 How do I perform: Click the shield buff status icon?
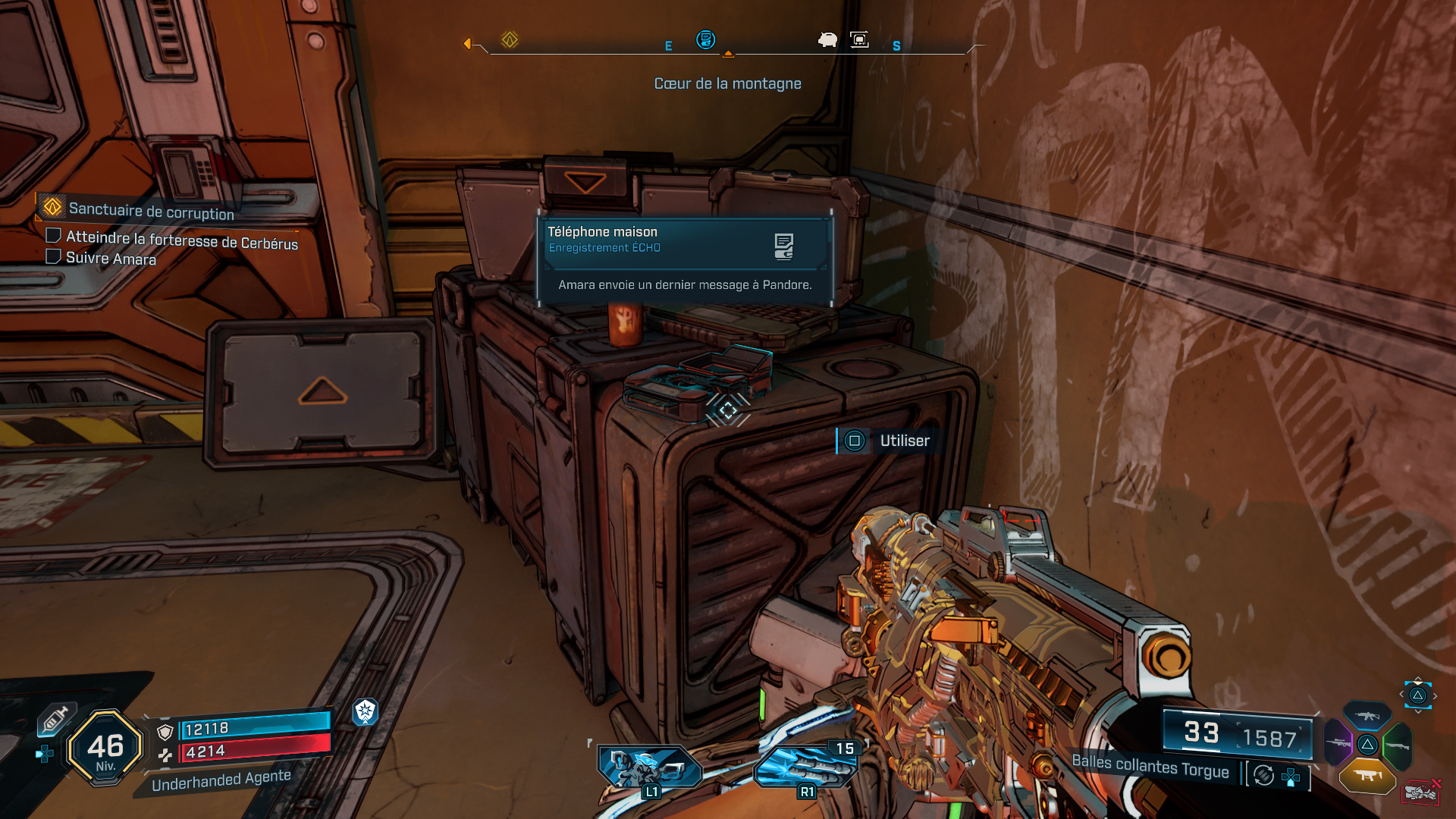tap(366, 711)
